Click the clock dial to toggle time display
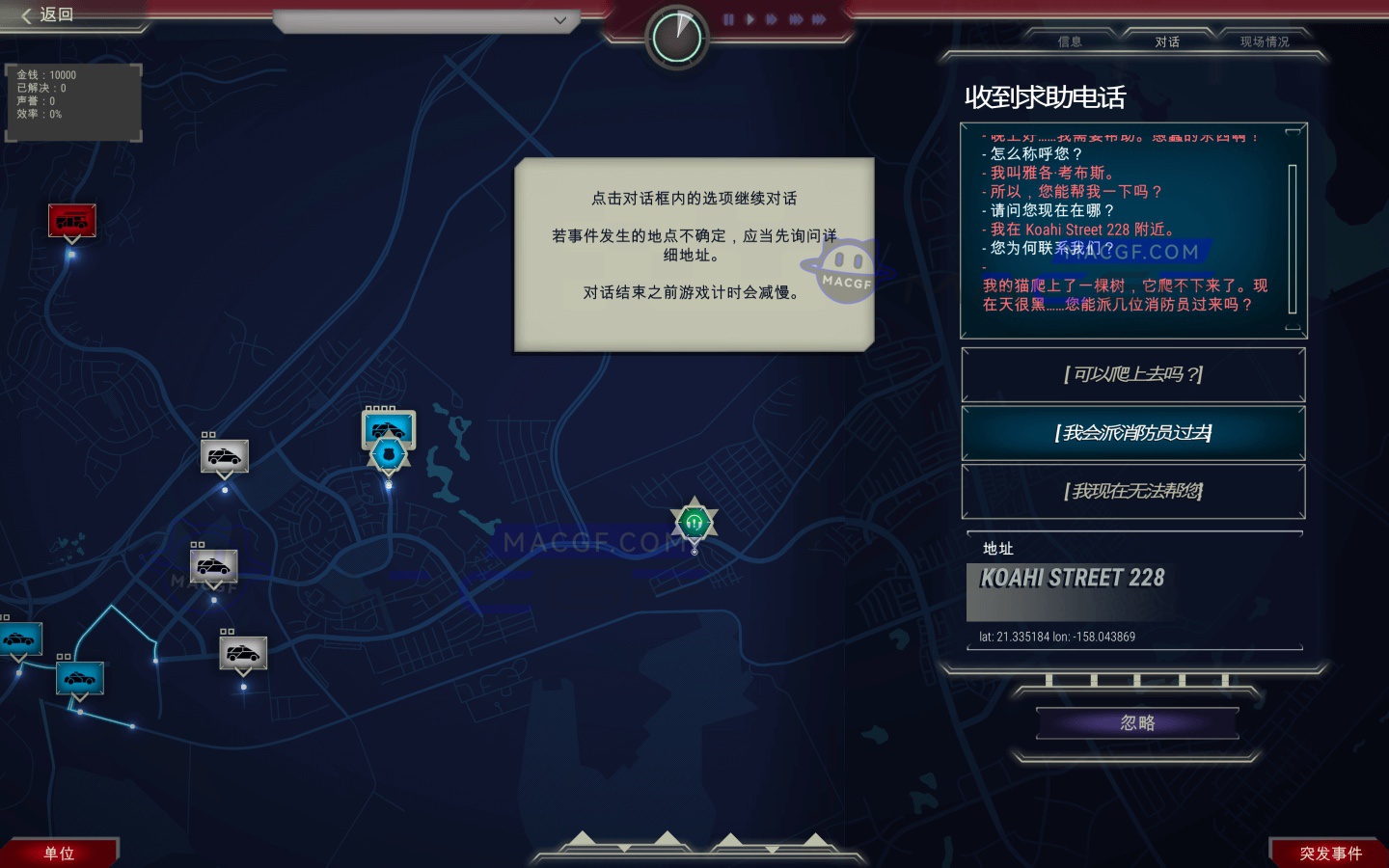Viewport: 1389px width, 868px height. point(677,35)
